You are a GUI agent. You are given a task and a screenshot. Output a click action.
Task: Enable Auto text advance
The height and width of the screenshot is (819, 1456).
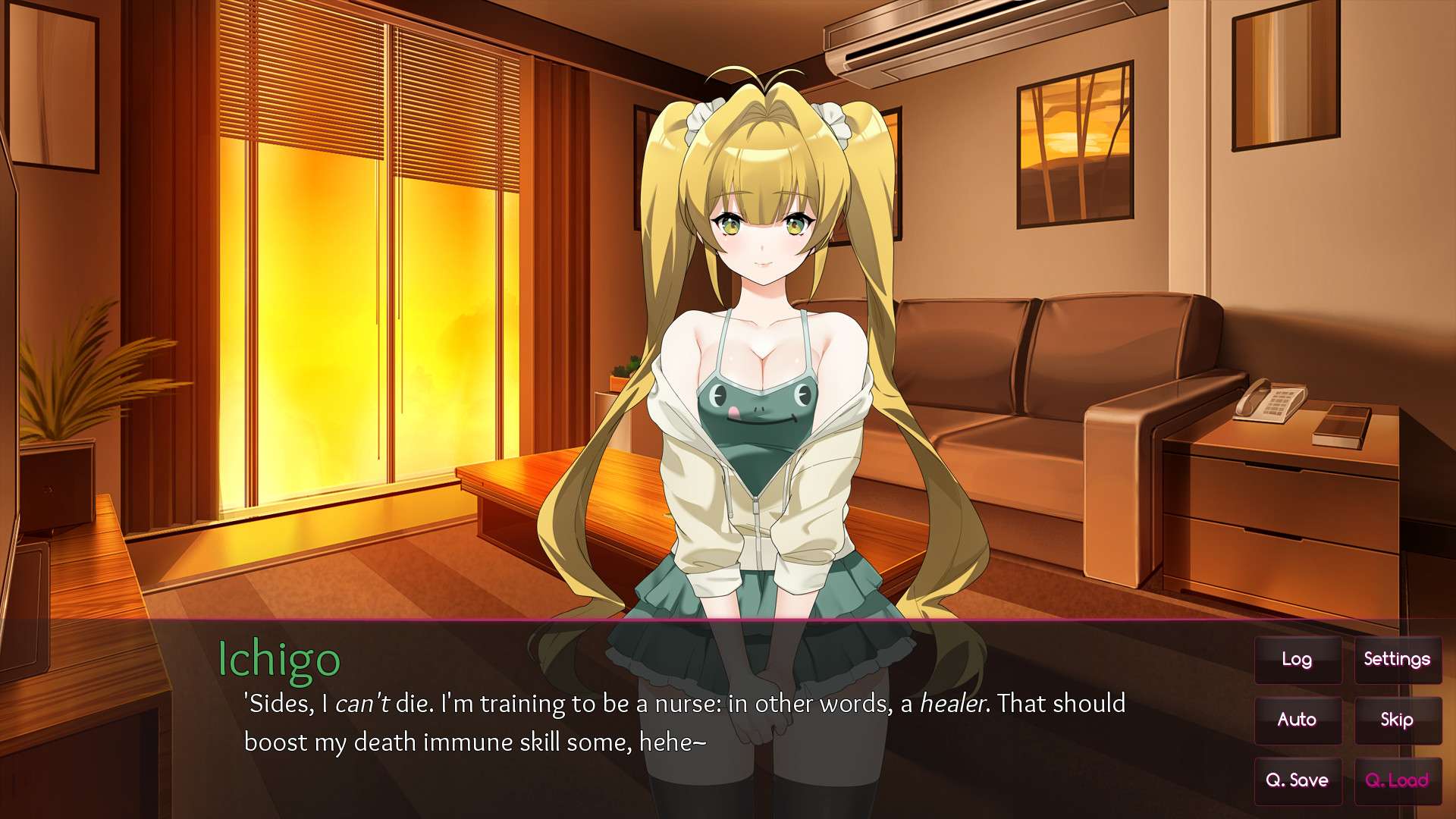coord(1297,720)
